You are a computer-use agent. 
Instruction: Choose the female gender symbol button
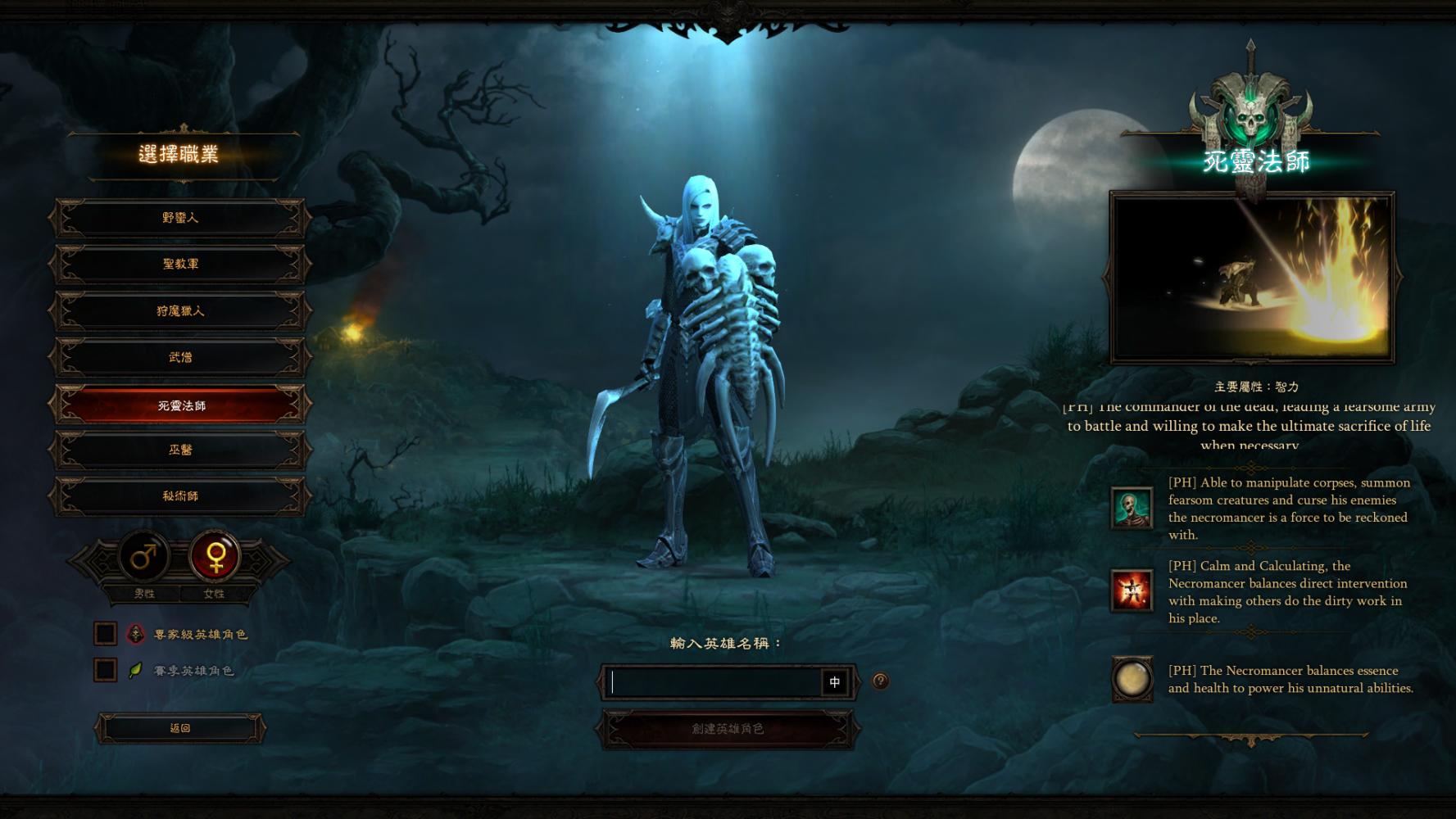coord(215,558)
